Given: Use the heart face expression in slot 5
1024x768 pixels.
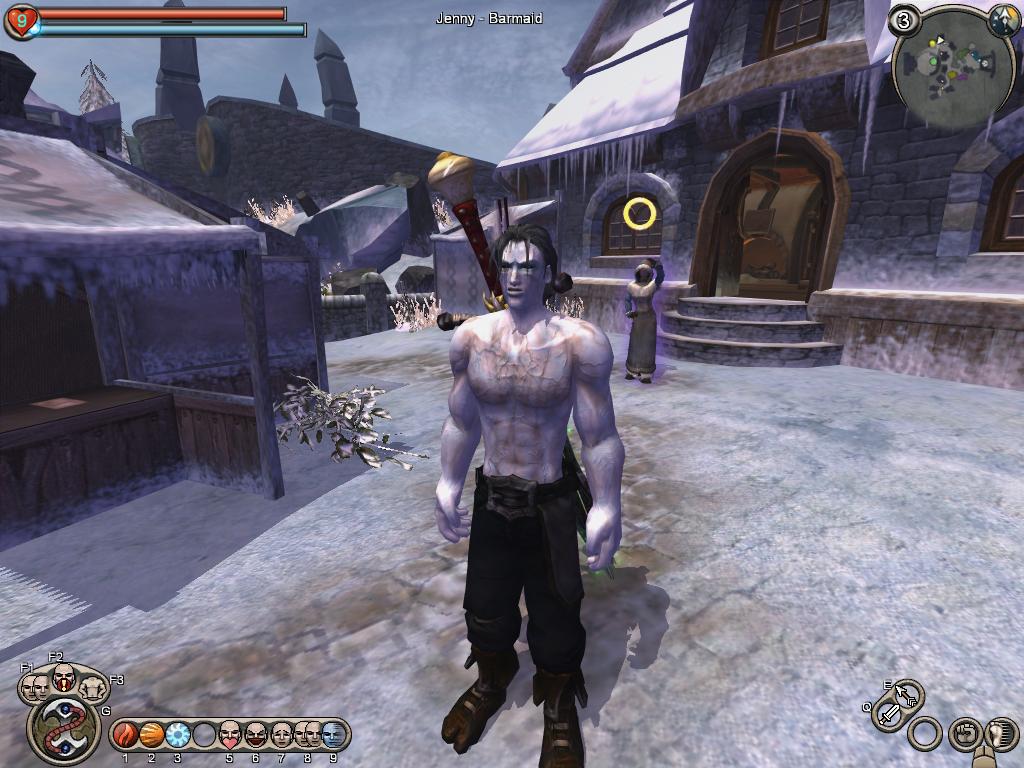Looking at the screenshot, I should tap(230, 735).
